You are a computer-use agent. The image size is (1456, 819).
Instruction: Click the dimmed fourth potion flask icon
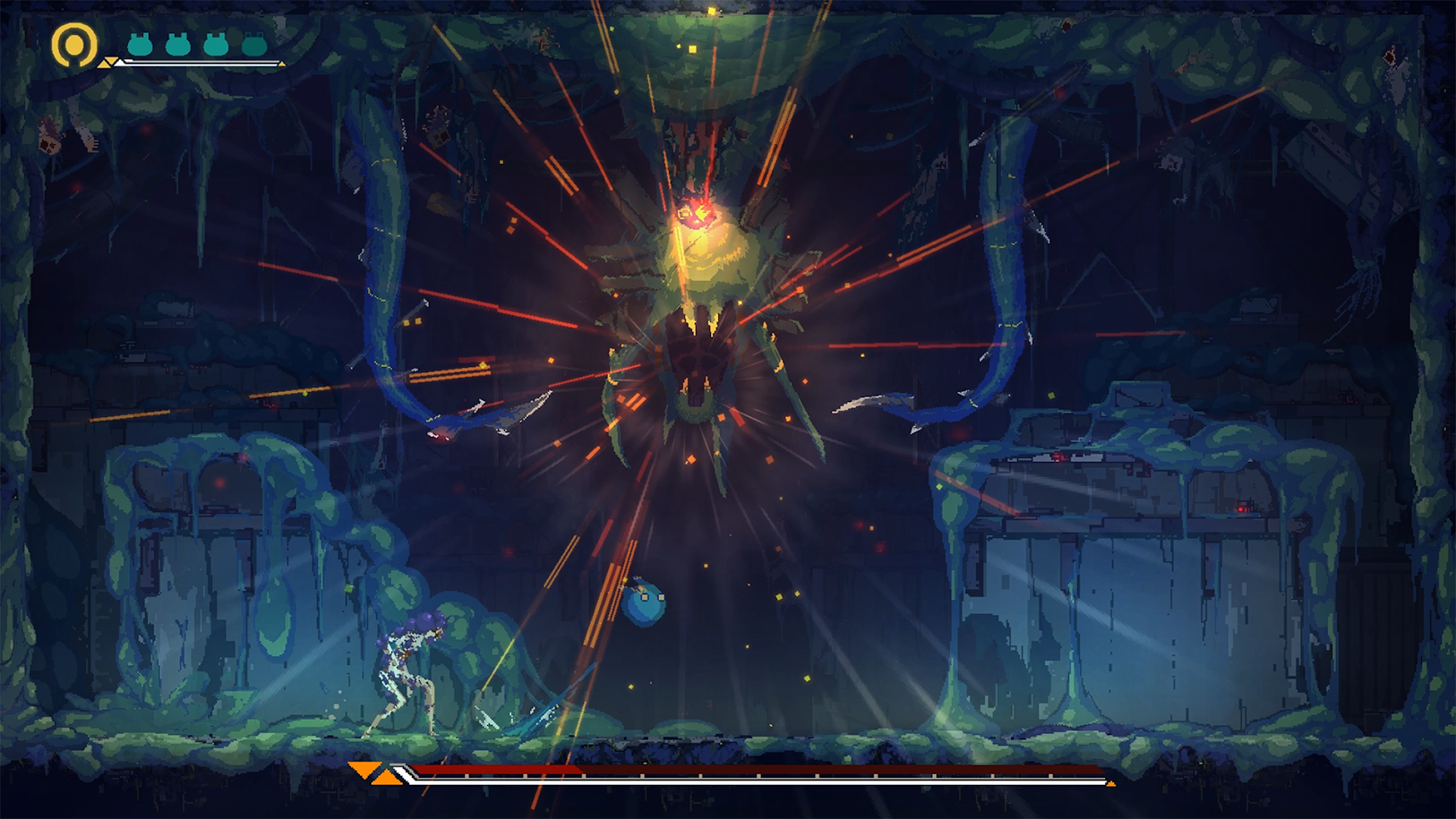point(253,43)
